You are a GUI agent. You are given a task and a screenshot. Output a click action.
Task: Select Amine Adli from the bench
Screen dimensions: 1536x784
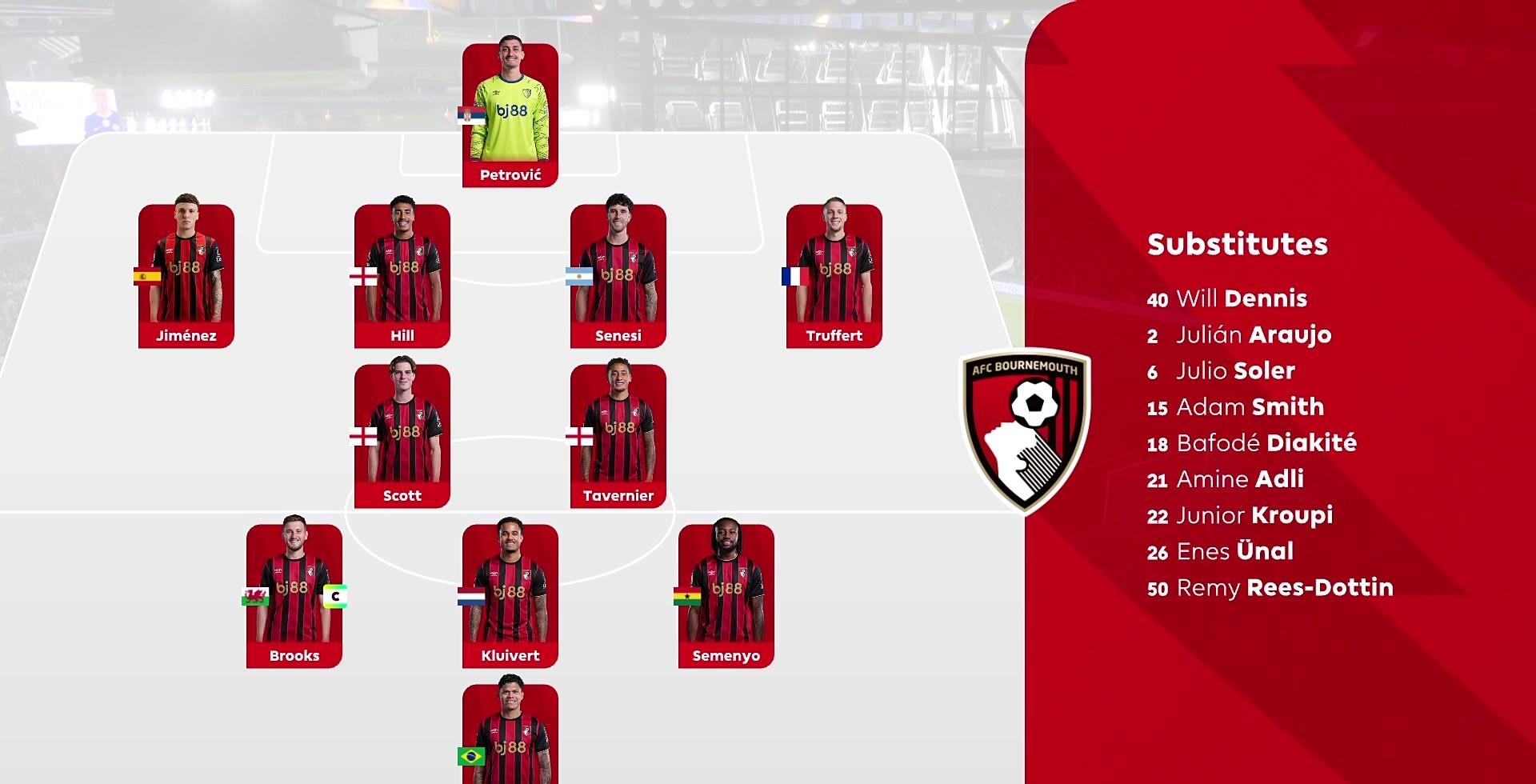click(1225, 479)
